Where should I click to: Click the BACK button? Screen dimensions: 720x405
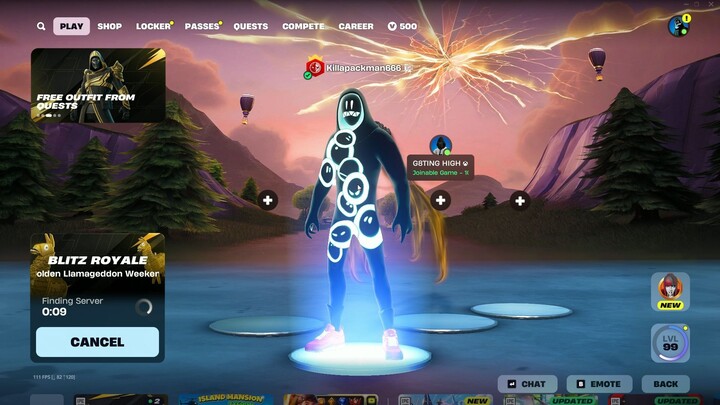[x=665, y=384]
